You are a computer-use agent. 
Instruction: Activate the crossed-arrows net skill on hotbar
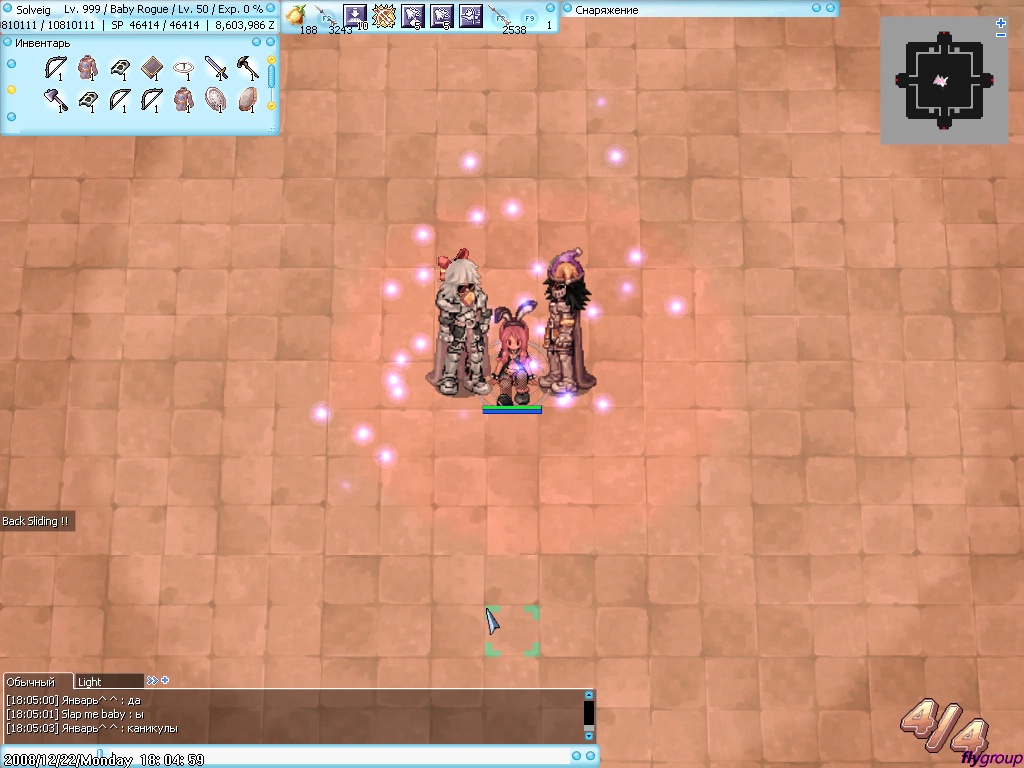(x=384, y=15)
